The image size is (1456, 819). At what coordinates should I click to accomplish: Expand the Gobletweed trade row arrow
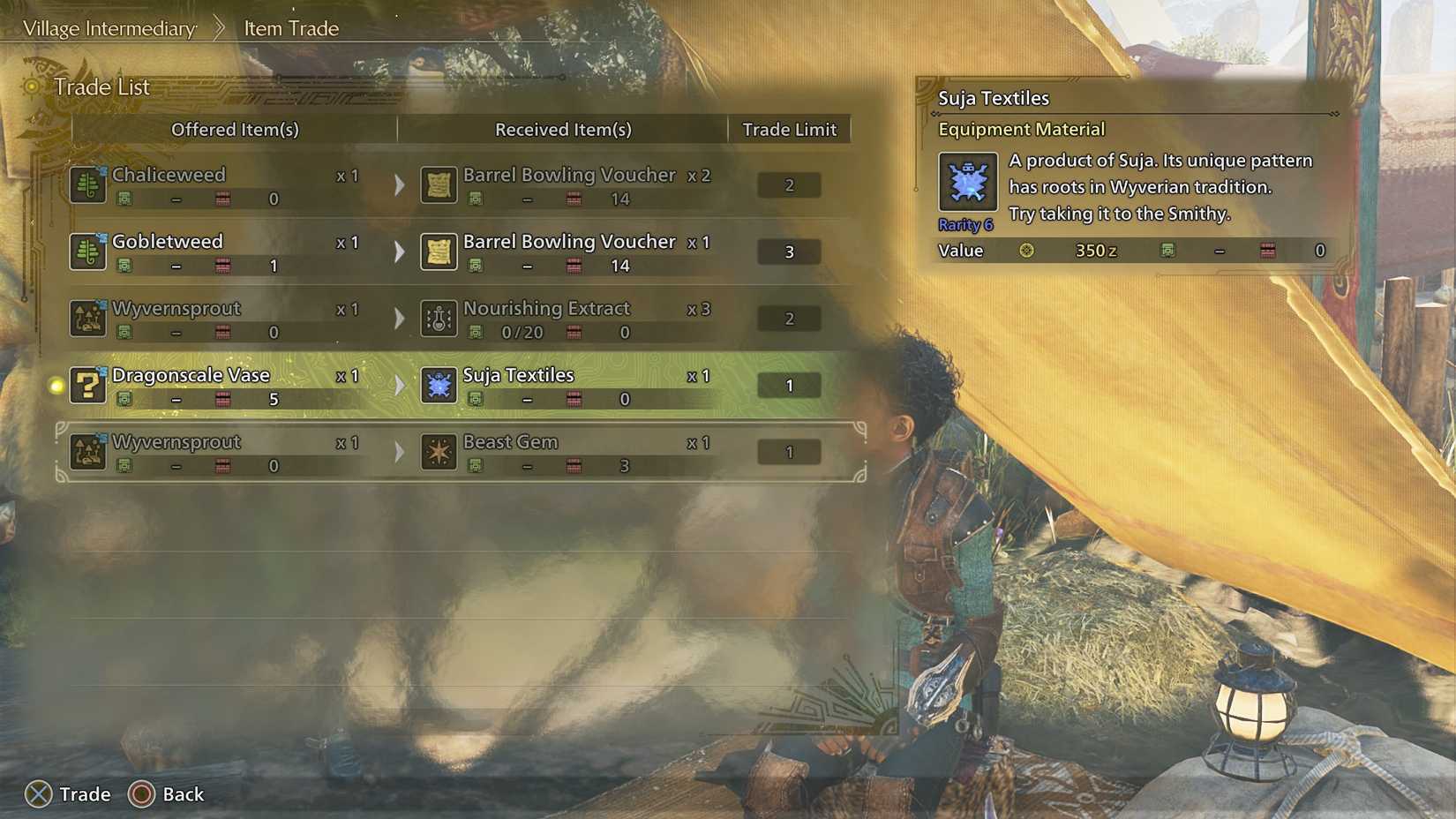399,252
